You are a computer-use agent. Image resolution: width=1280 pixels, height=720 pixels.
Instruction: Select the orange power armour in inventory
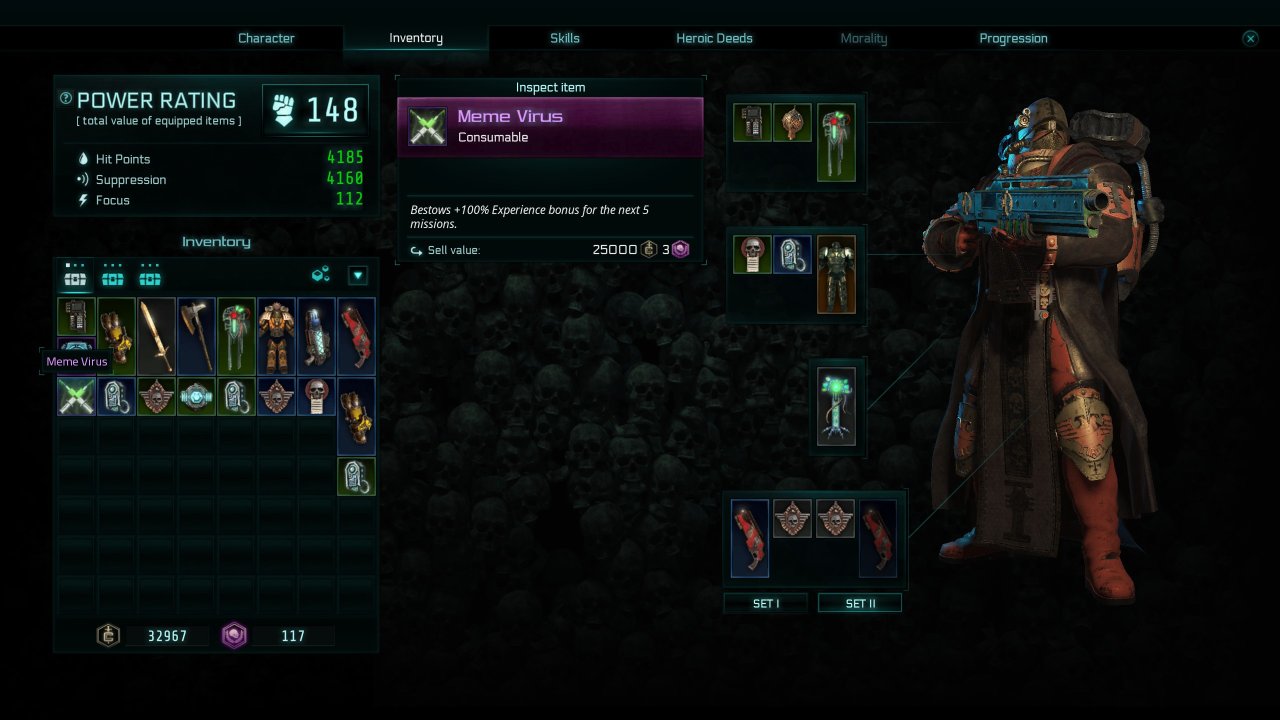pos(276,336)
